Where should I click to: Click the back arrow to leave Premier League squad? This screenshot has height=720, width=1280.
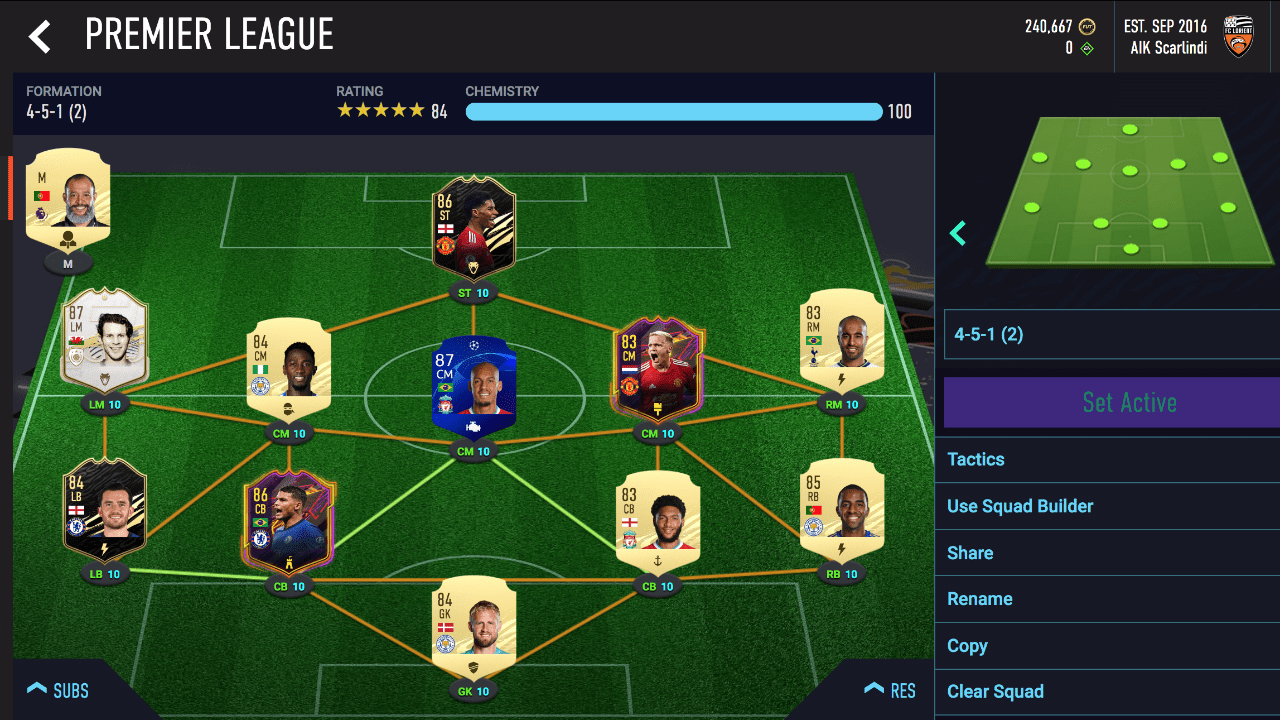tap(39, 34)
